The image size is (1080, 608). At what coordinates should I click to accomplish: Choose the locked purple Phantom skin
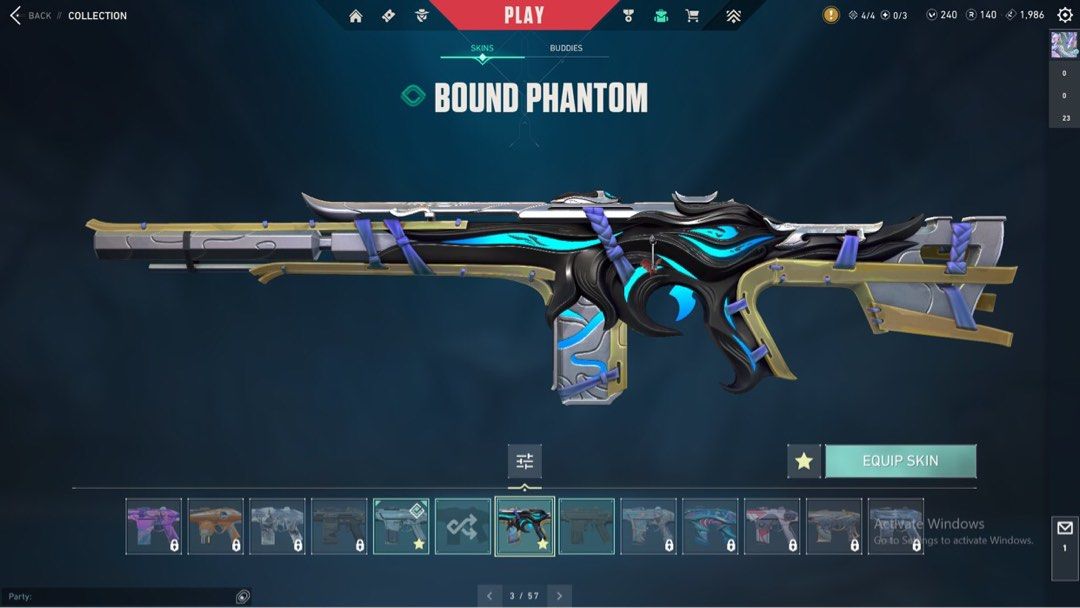coord(154,526)
